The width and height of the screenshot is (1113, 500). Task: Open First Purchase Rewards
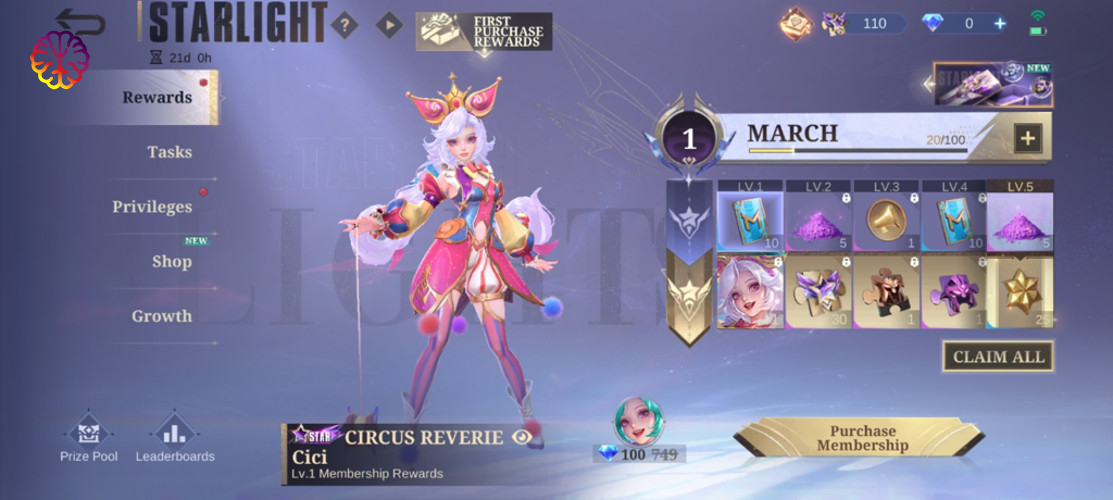[x=484, y=32]
